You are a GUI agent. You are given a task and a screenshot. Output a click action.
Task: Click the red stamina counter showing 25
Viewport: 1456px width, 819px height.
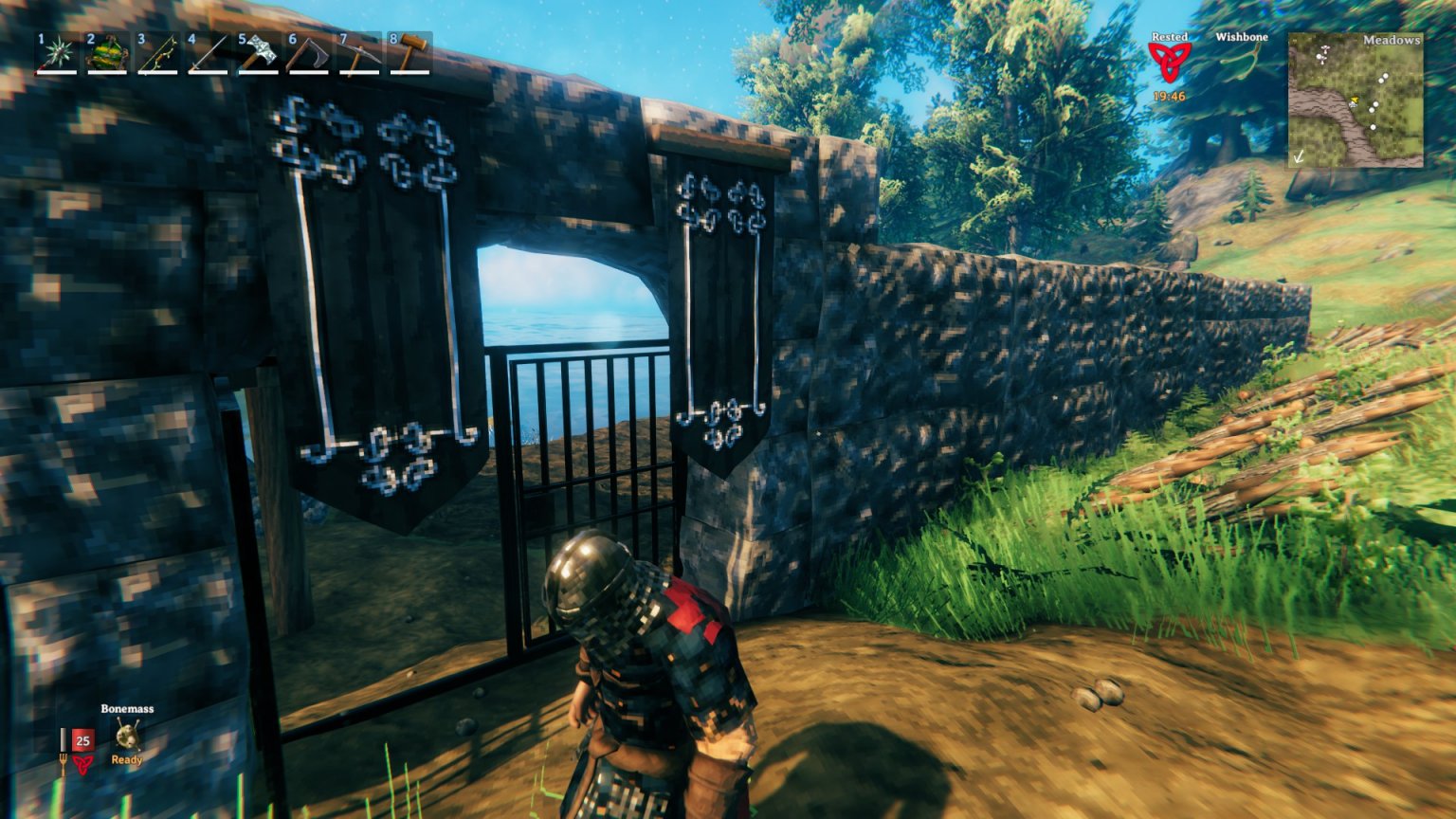[83, 739]
